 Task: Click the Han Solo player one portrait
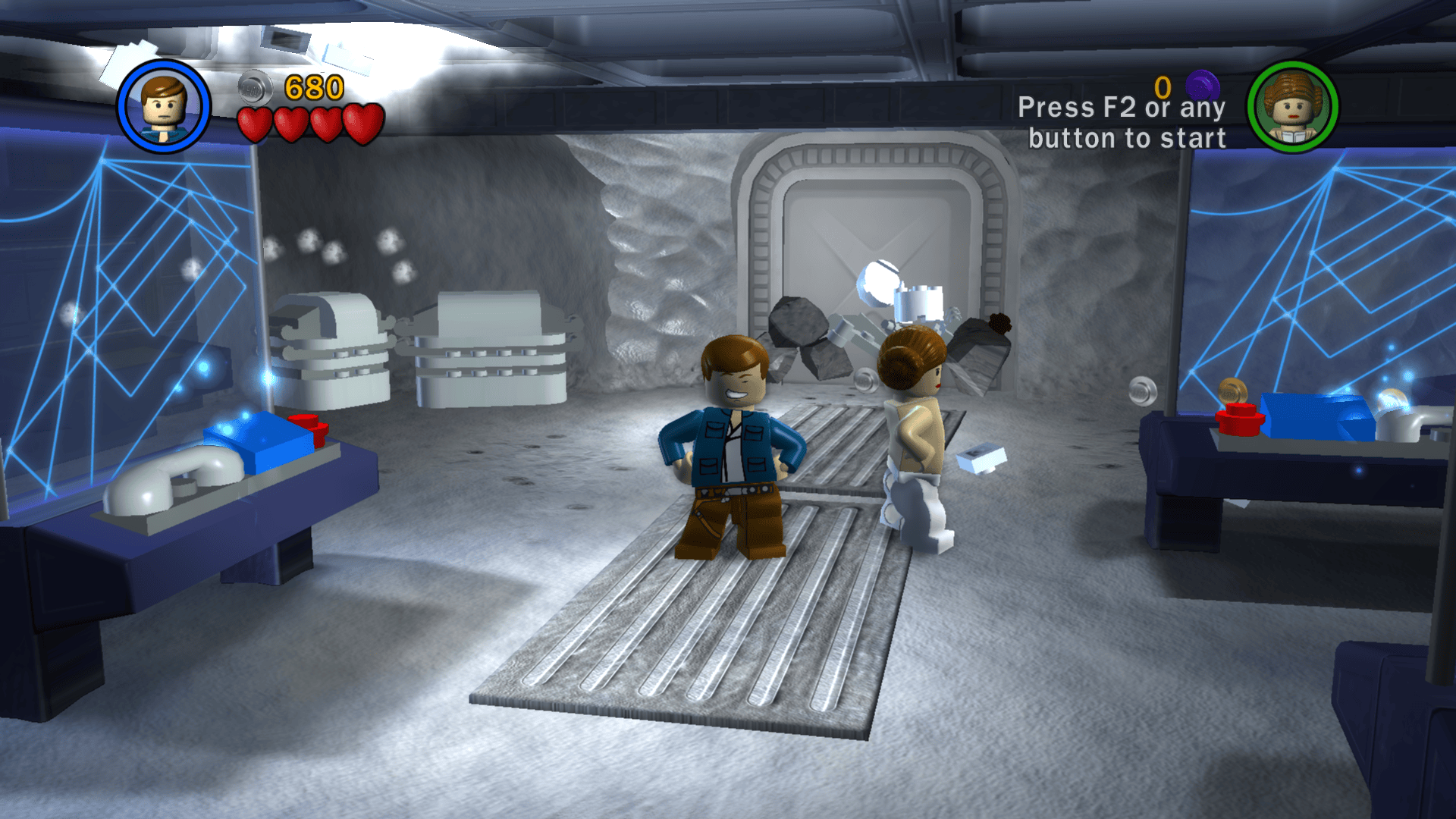click(x=163, y=107)
